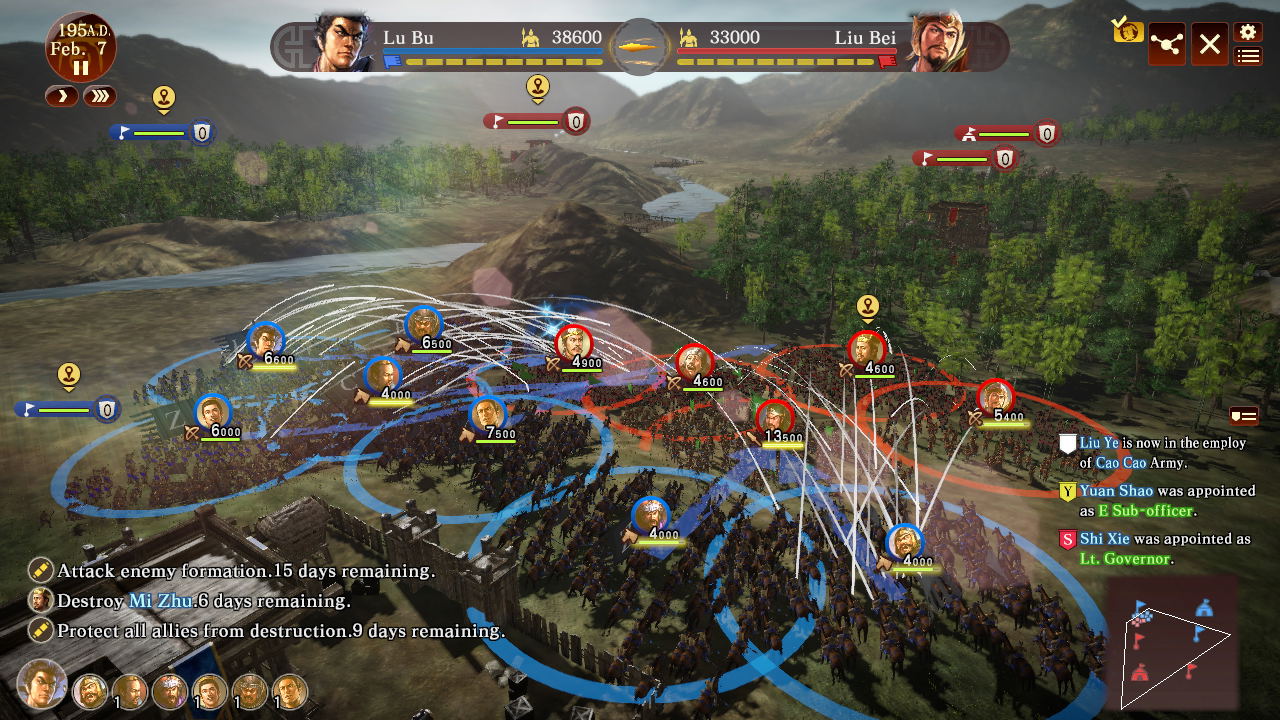The width and height of the screenshot is (1280, 720).
Task: Open the list menu under the gear
Action: pyautogui.click(x=1247, y=56)
